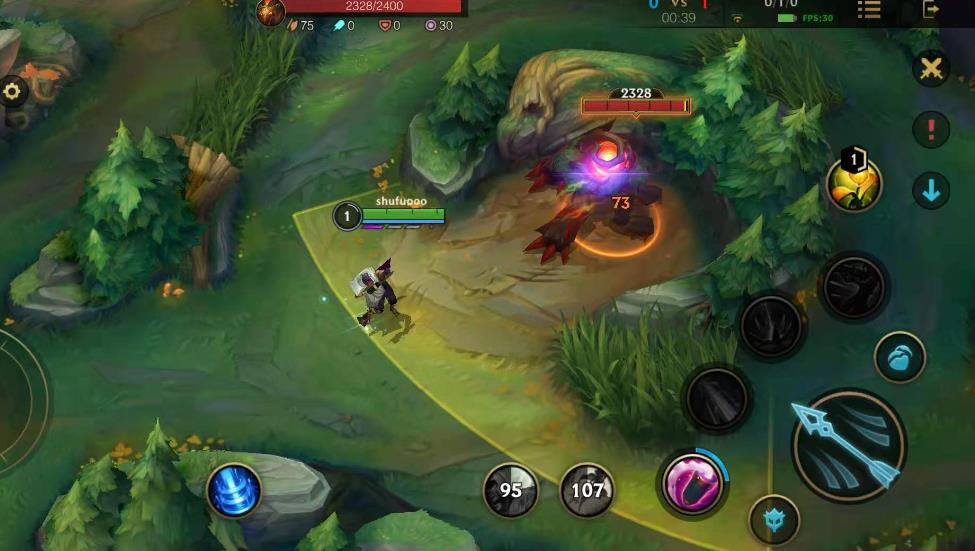Open the scoreboard list
Screen dimensions: 975x551
868,9
